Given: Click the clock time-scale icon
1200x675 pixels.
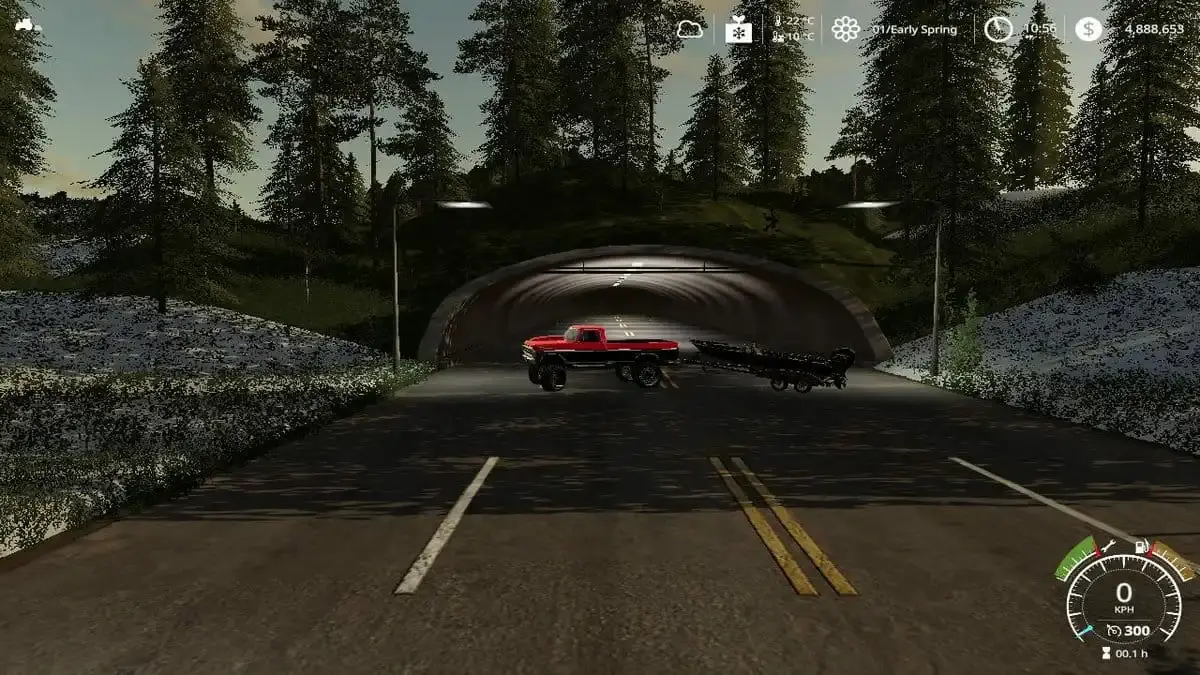Looking at the screenshot, I should pyautogui.click(x=998, y=29).
